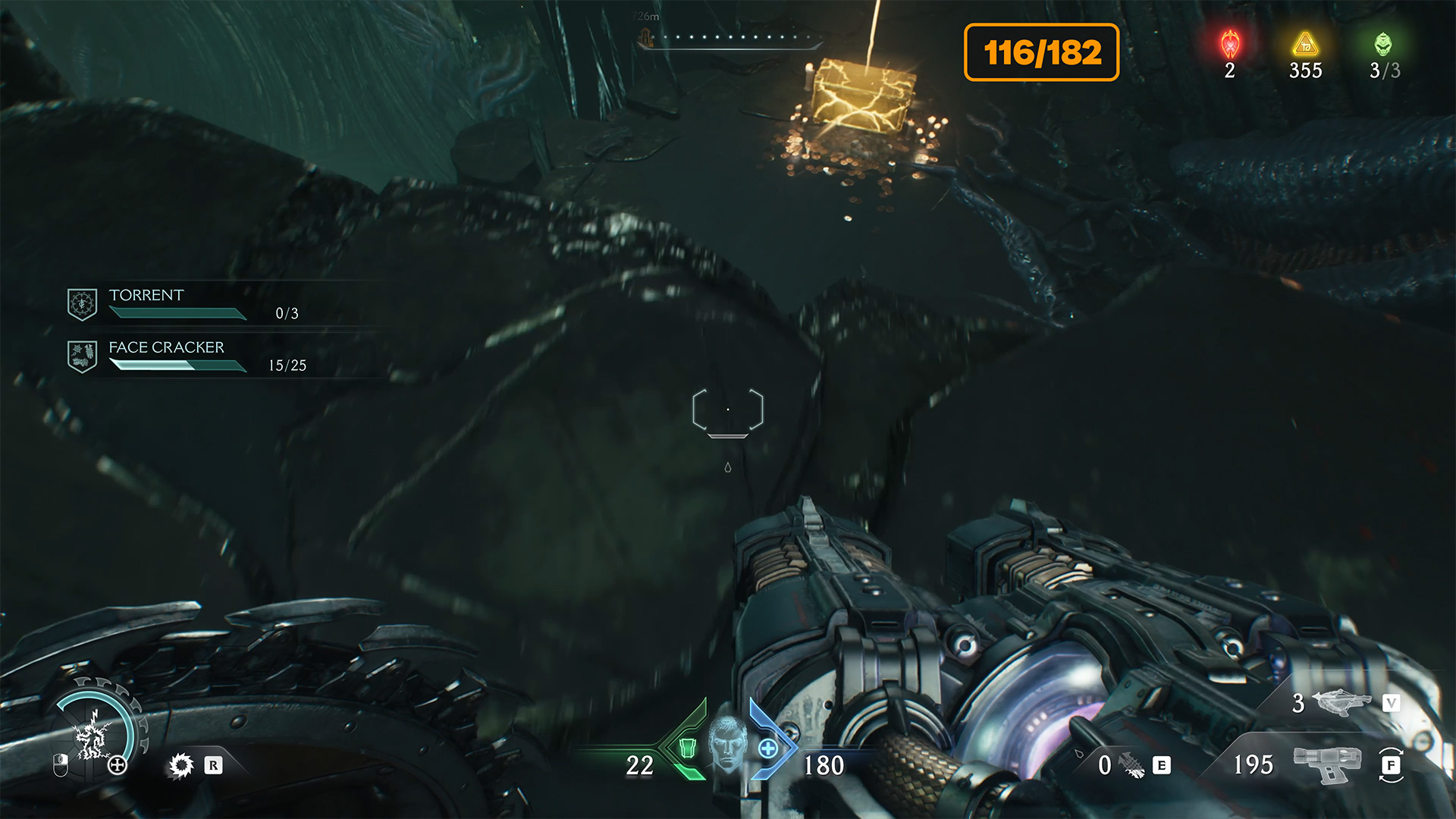Click the green armor icon
This screenshot has height=819, width=1456.
coord(687,748)
